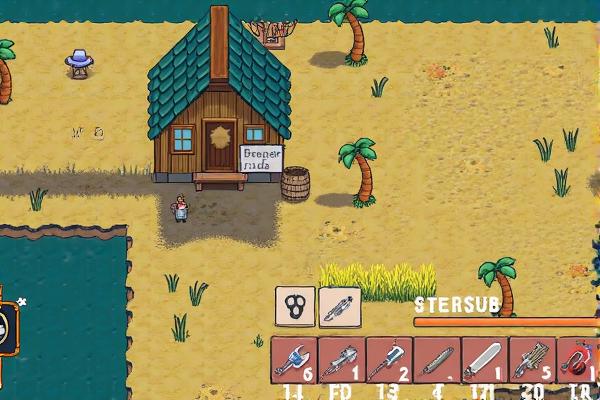Select the drill tool with count 1

coord(342,360)
